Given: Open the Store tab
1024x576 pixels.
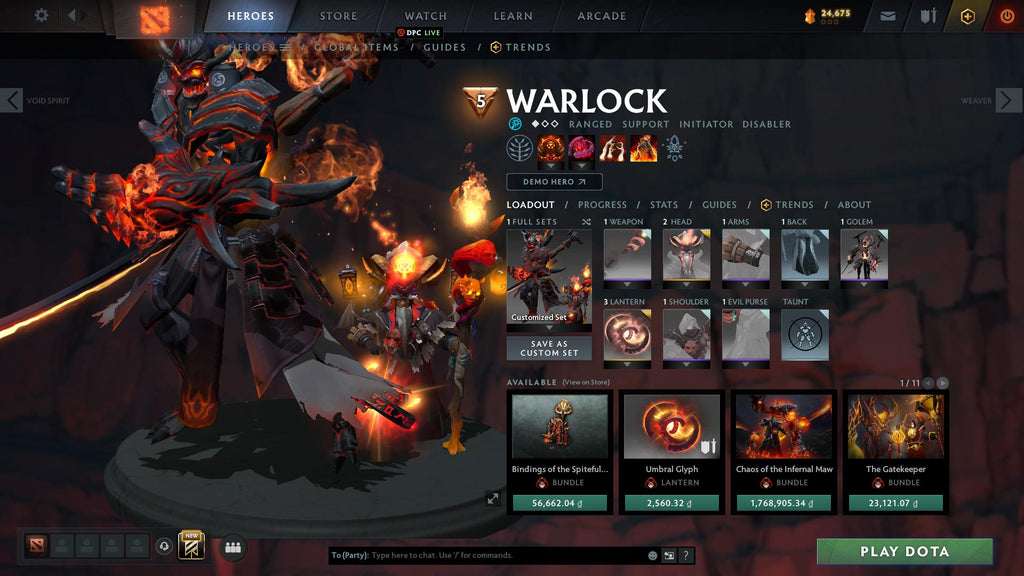Looking at the screenshot, I should 338,16.
